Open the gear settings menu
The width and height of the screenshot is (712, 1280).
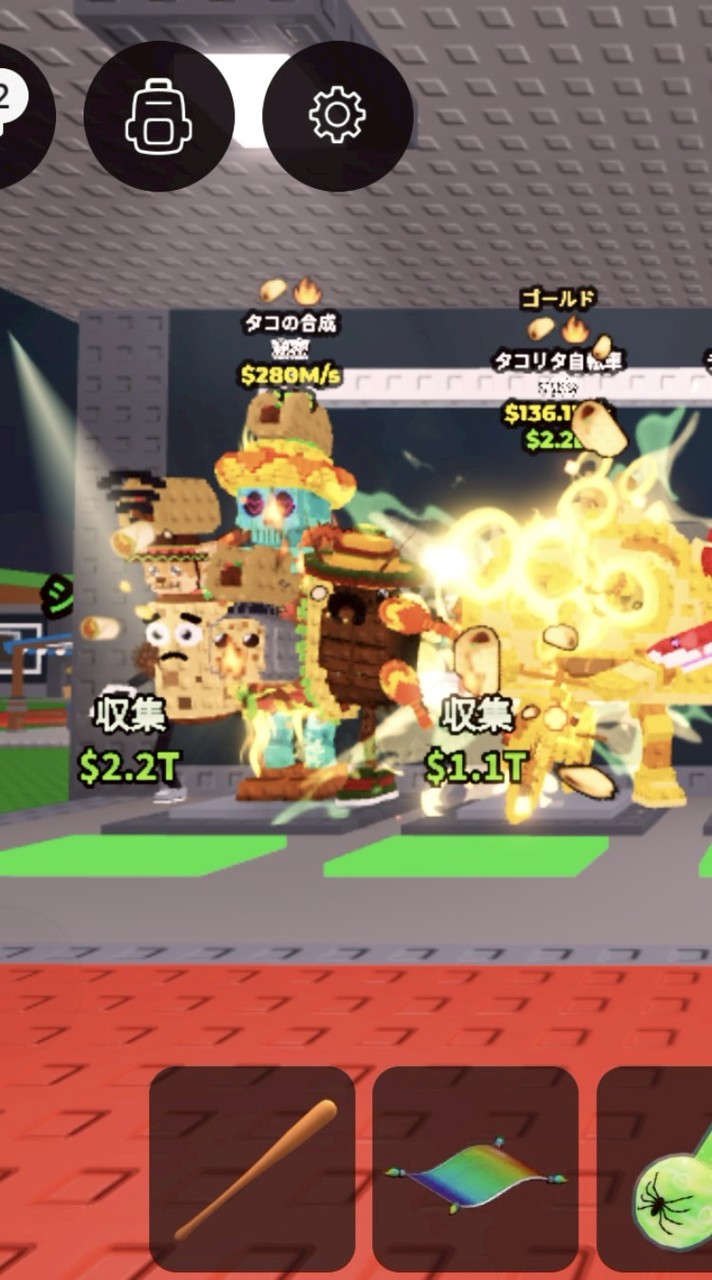[x=337, y=116]
